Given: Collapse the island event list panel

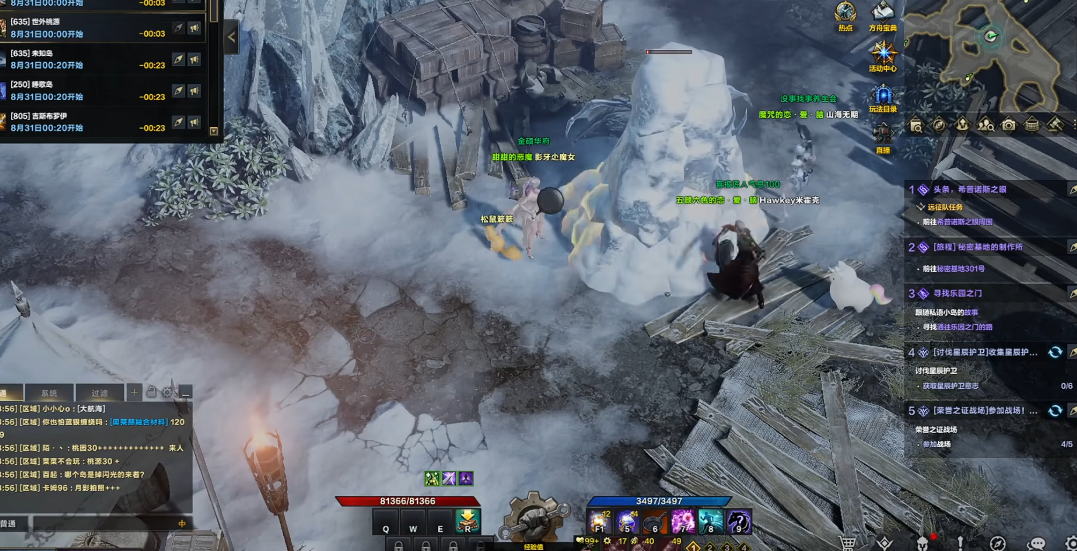Looking at the screenshot, I should tap(231, 37).
